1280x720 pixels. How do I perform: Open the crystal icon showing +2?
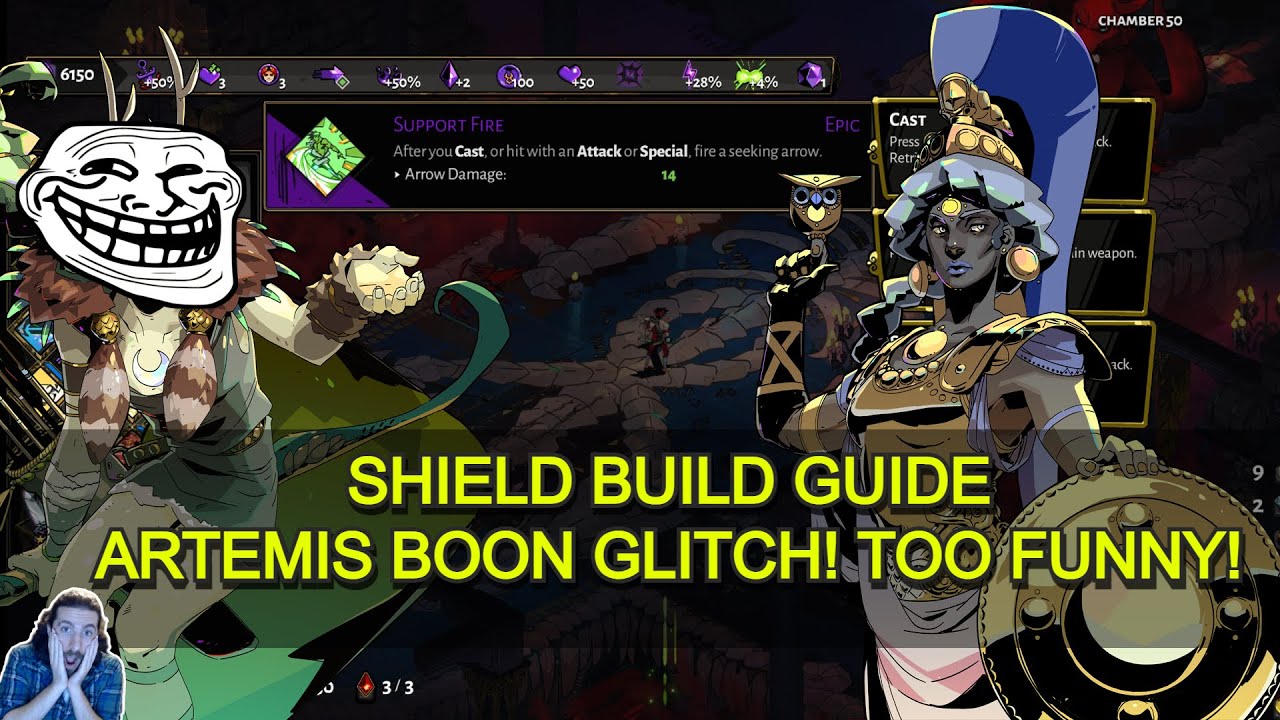coord(450,73)
